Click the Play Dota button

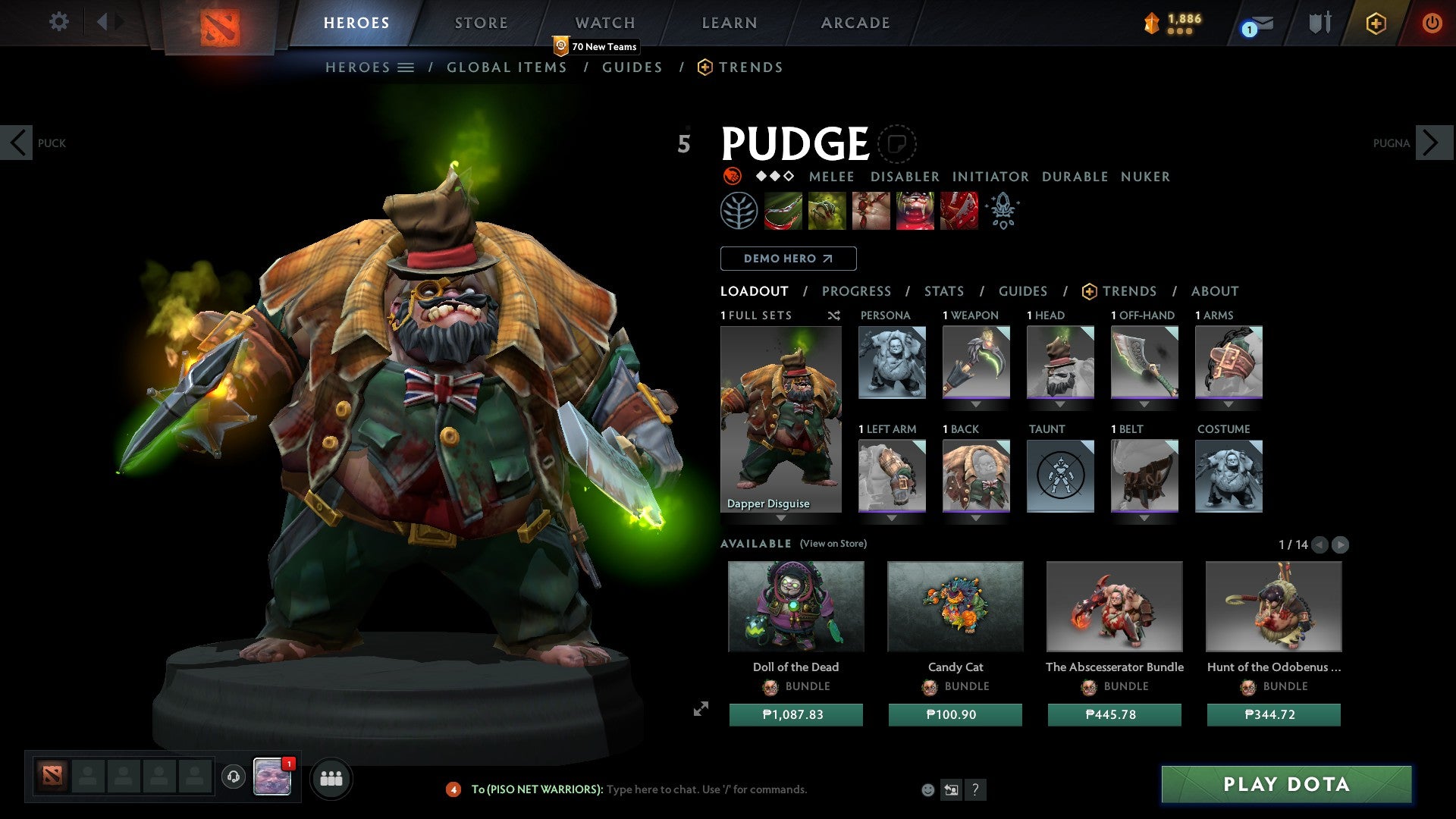click(x=1286, y=784)
